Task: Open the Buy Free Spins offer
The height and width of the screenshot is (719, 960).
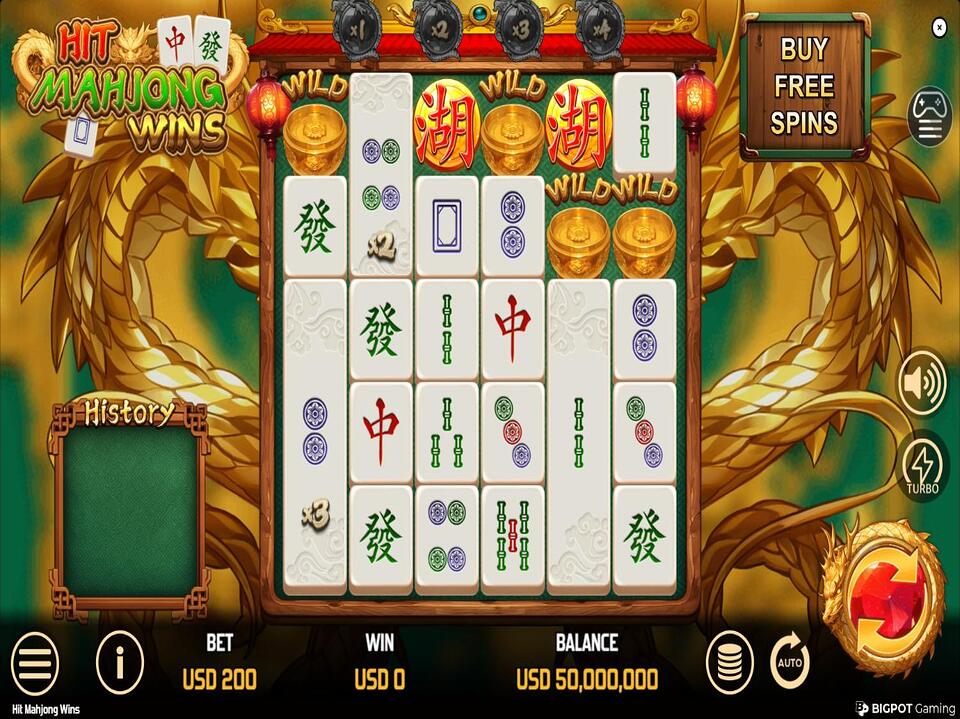Action: click(x=804, y=86)
